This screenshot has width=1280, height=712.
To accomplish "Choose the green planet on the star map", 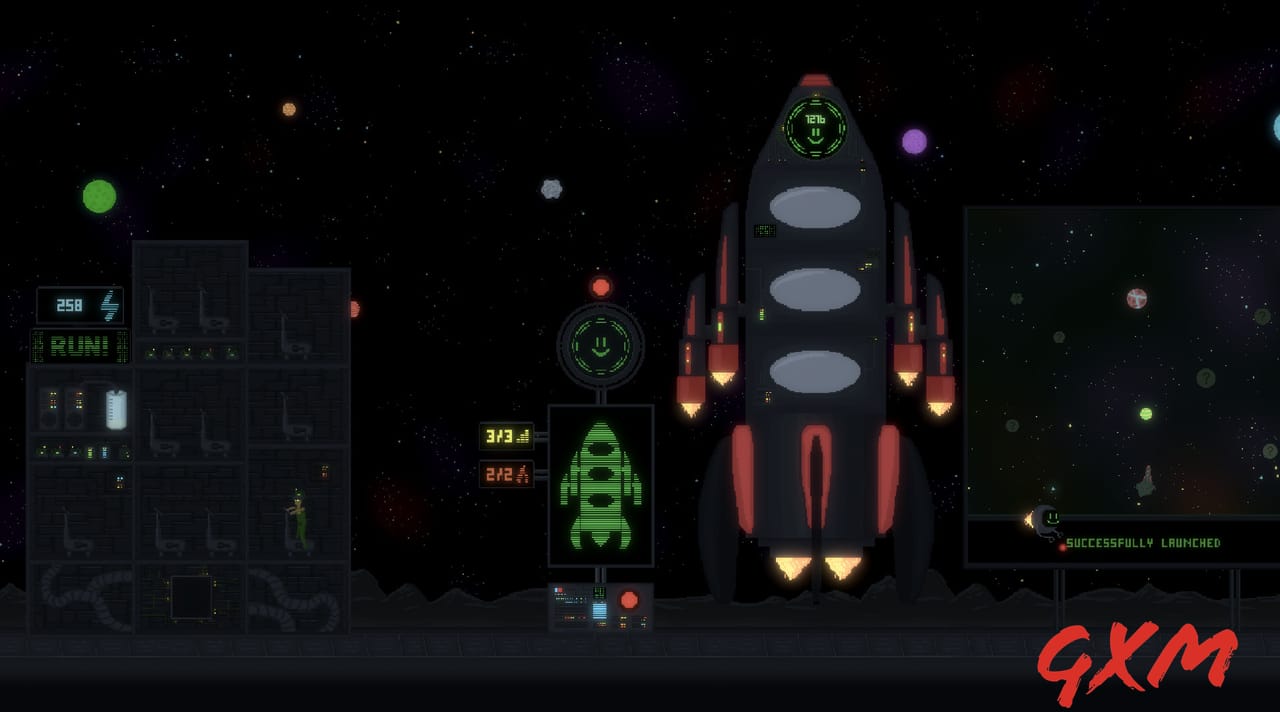I will click(x=1146, y=413).
